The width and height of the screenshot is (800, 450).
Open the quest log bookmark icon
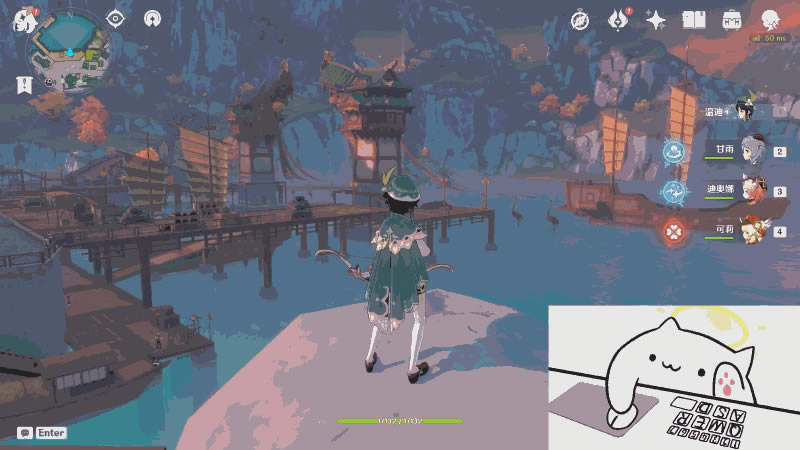click(23, 86)
